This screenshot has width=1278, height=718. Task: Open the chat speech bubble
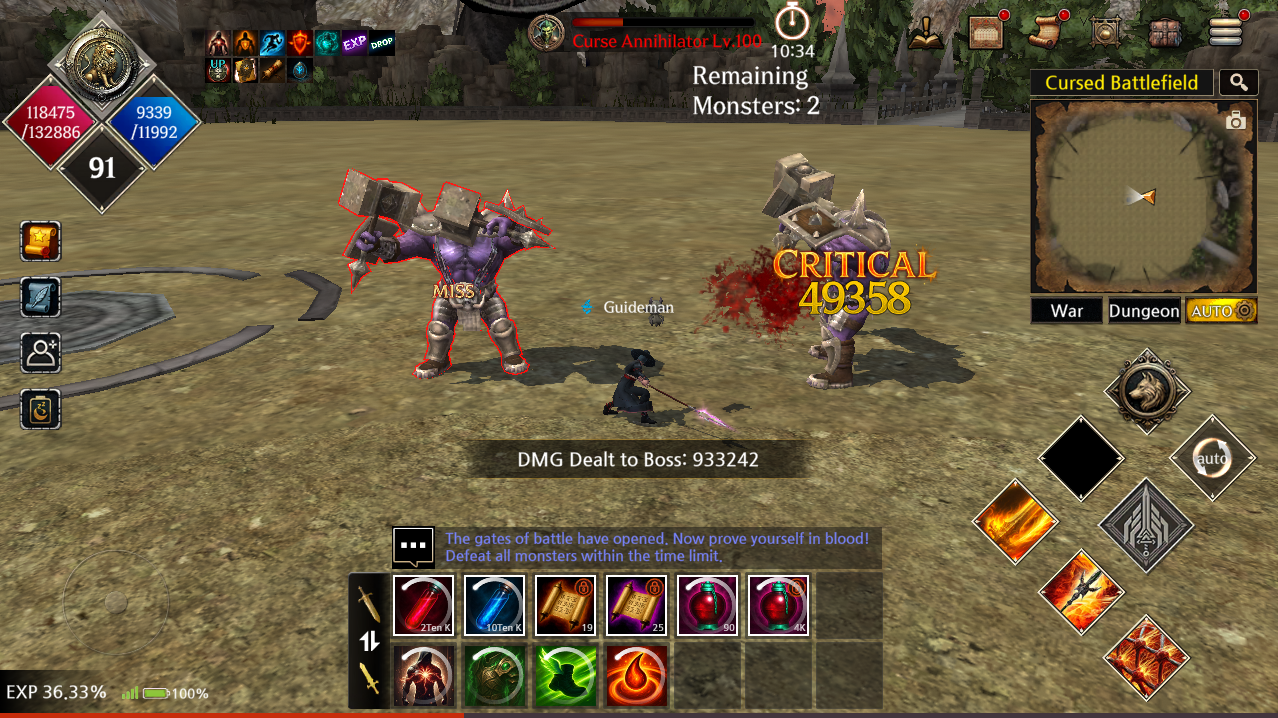click(413, 547)
